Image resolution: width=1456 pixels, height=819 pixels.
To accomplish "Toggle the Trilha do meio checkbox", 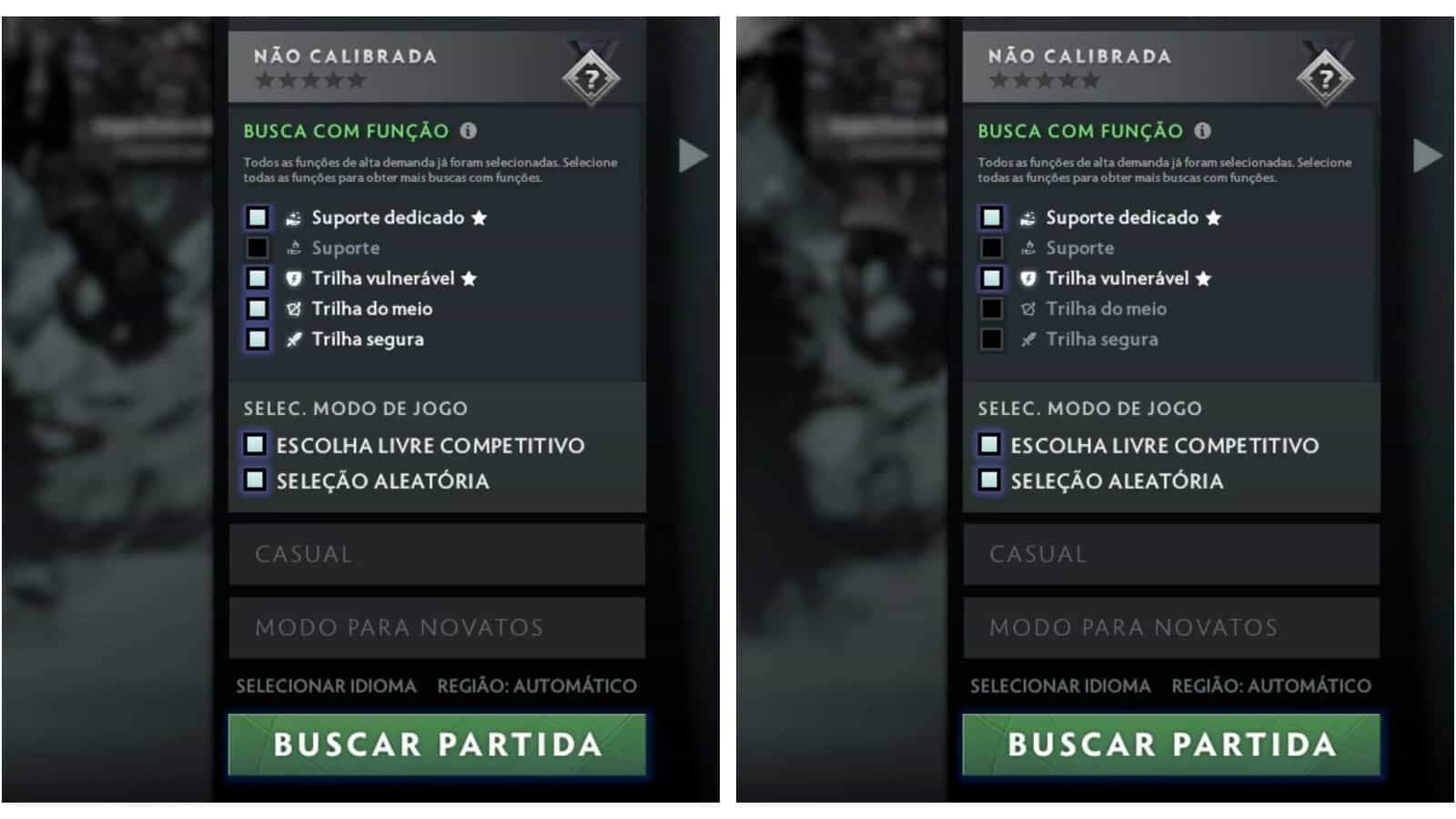I will coord(258,308).
